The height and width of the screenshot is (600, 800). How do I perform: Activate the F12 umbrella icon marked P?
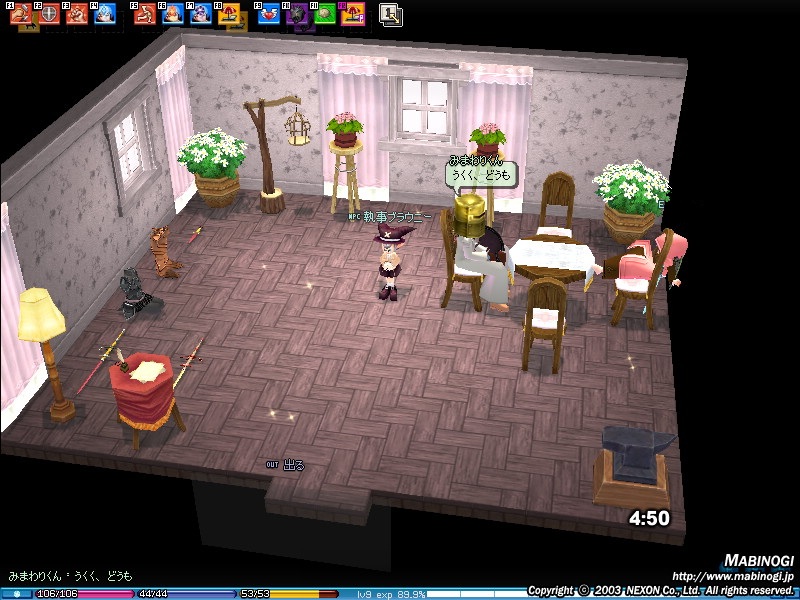coord(351,14)
